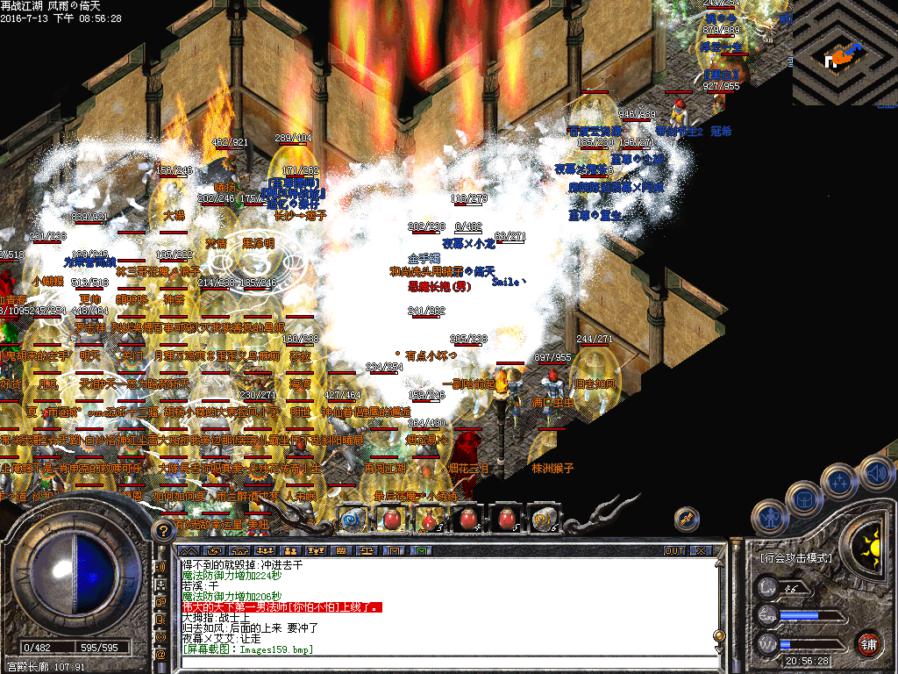Toggle sound with the speaker button

(876, 471)
